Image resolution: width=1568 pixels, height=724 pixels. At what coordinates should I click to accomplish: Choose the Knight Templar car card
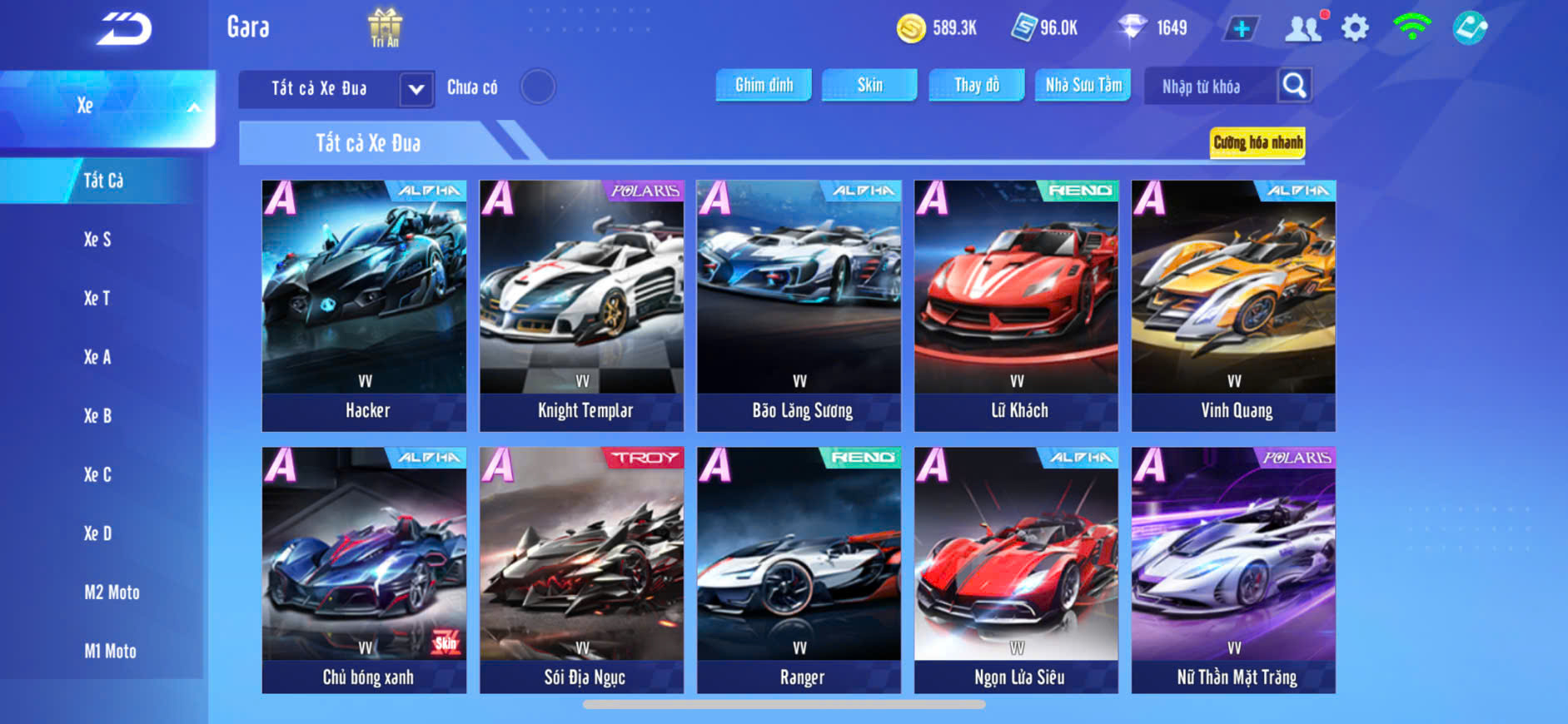click(582, 305)
